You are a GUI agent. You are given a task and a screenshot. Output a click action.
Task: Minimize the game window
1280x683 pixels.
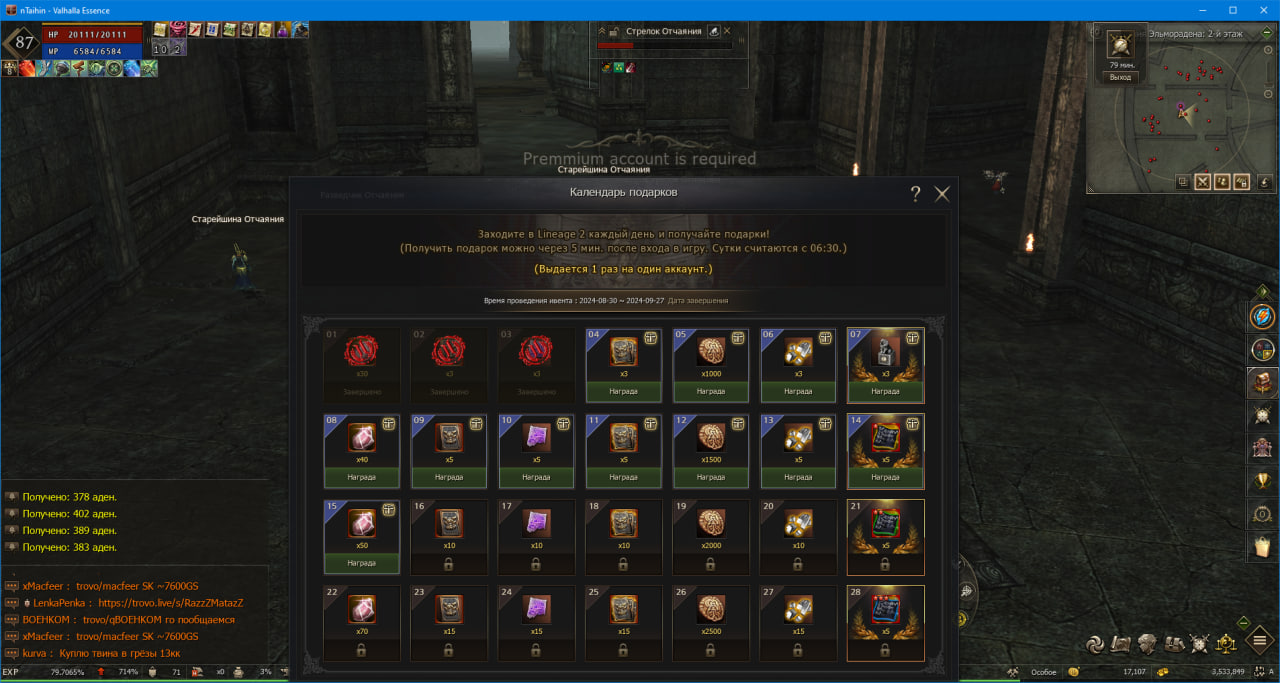point(1202,10)
